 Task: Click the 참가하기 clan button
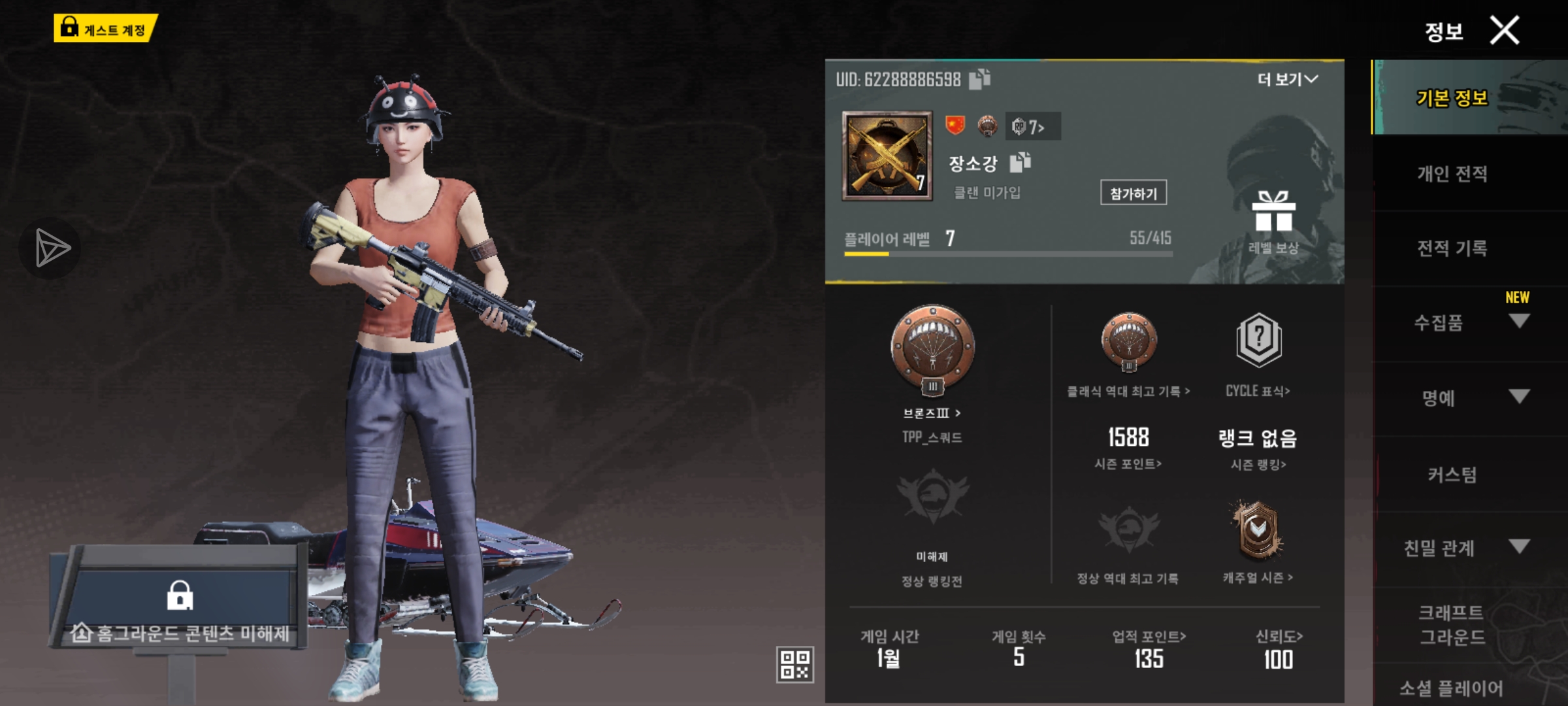point(1133,193)
